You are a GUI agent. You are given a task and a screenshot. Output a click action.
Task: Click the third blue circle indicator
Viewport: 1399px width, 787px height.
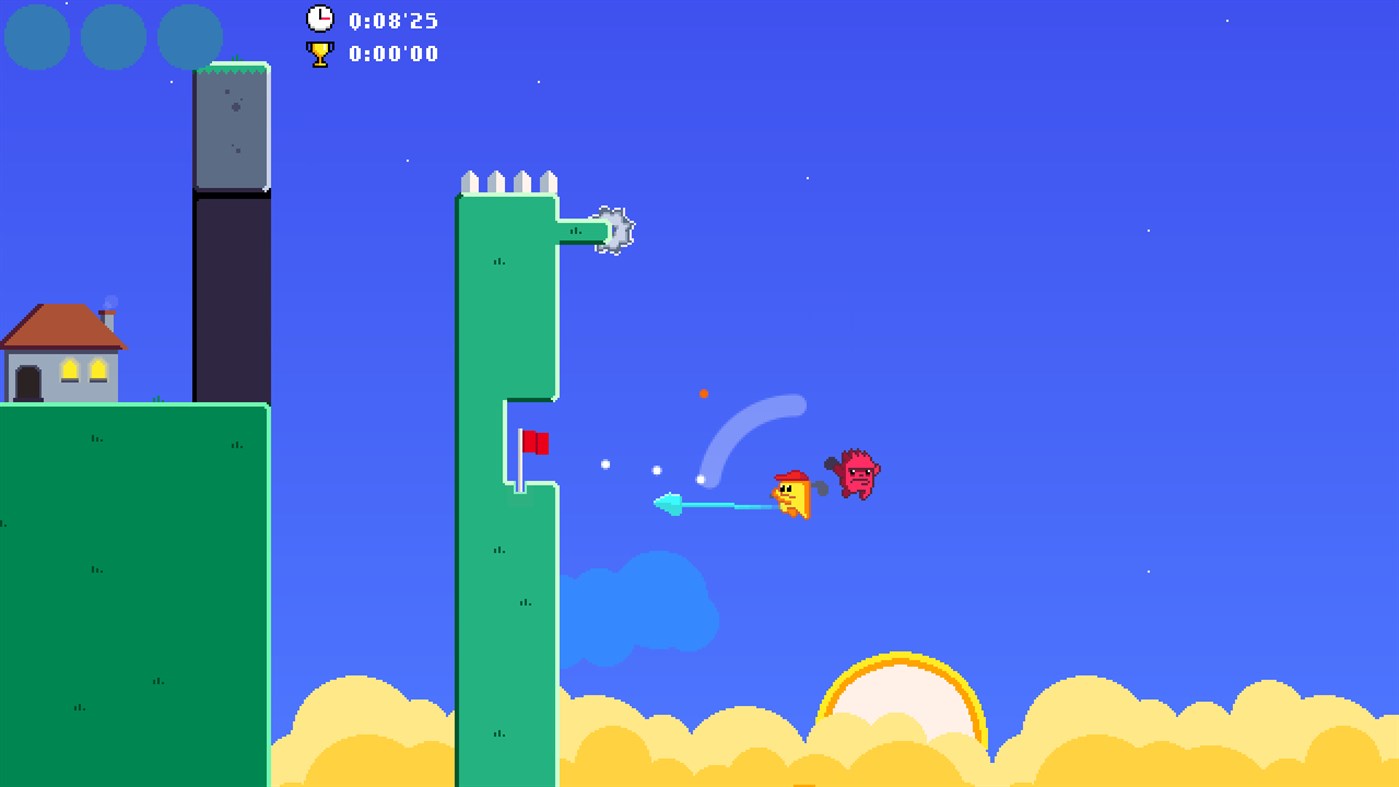[188, 37]
